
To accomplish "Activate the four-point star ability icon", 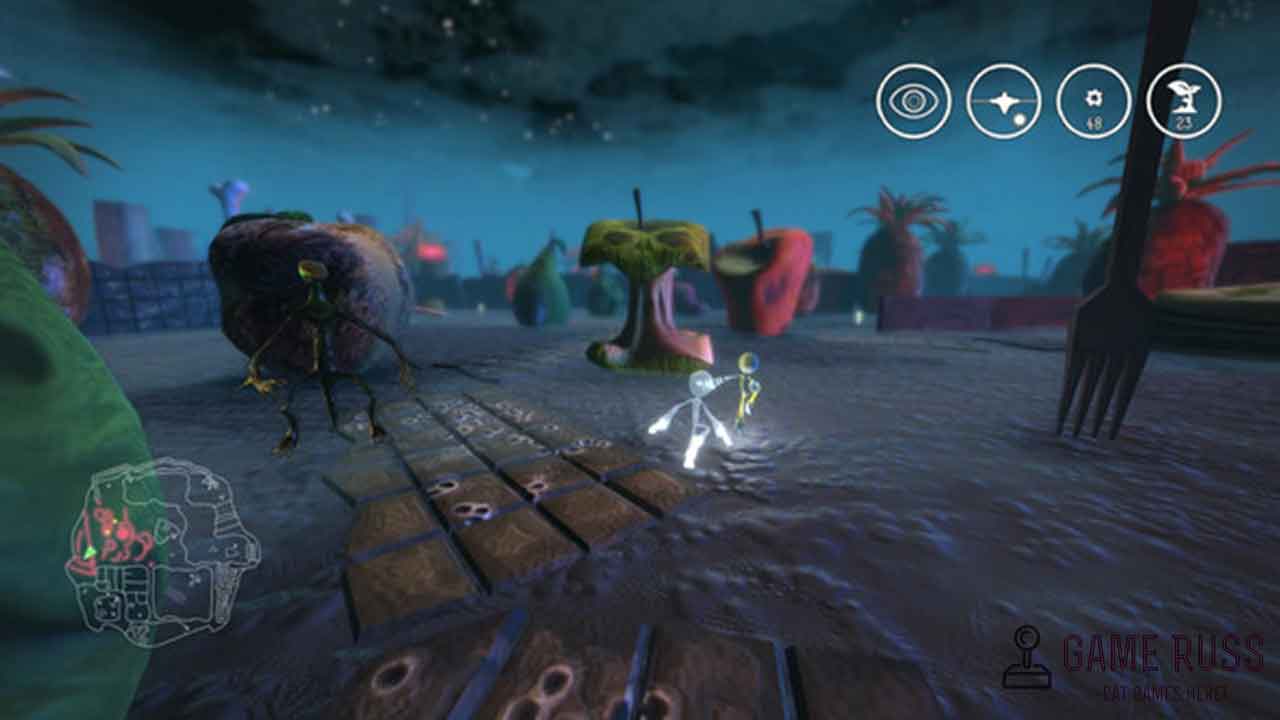I will [x=1003, y=102].
